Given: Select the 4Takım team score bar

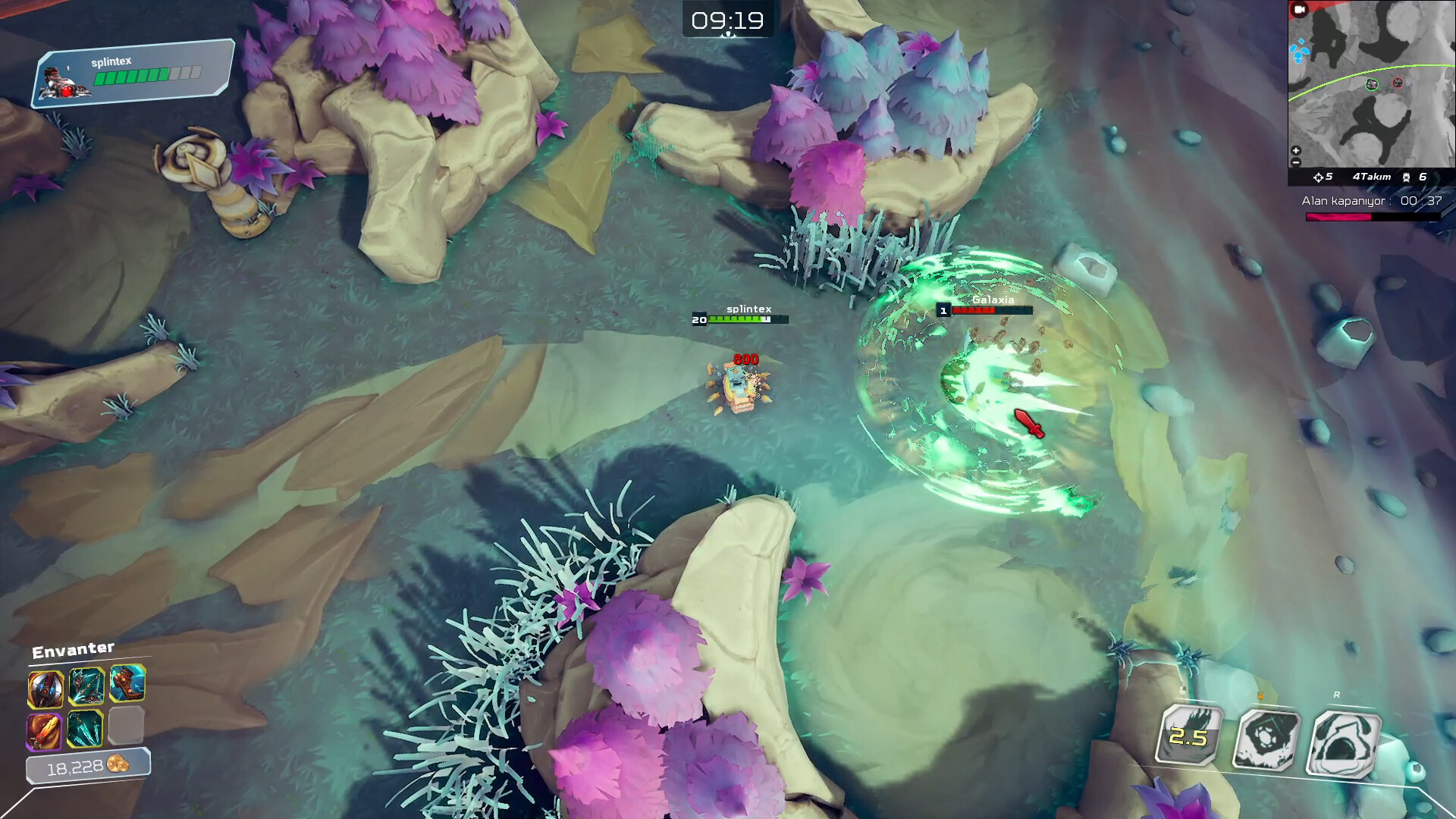Looking at the screenshot, I should pyautogui.click(x=1373, y=175).
